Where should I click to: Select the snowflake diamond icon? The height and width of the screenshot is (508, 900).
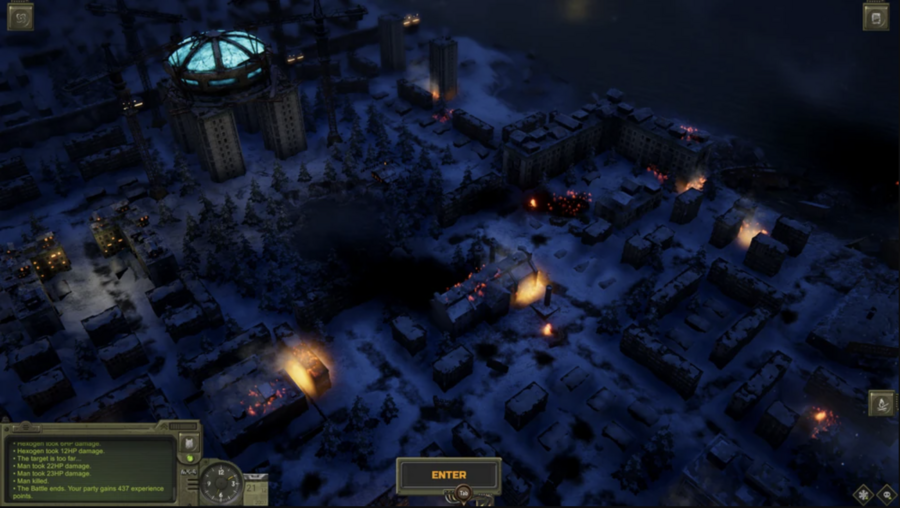pos(862,494)
